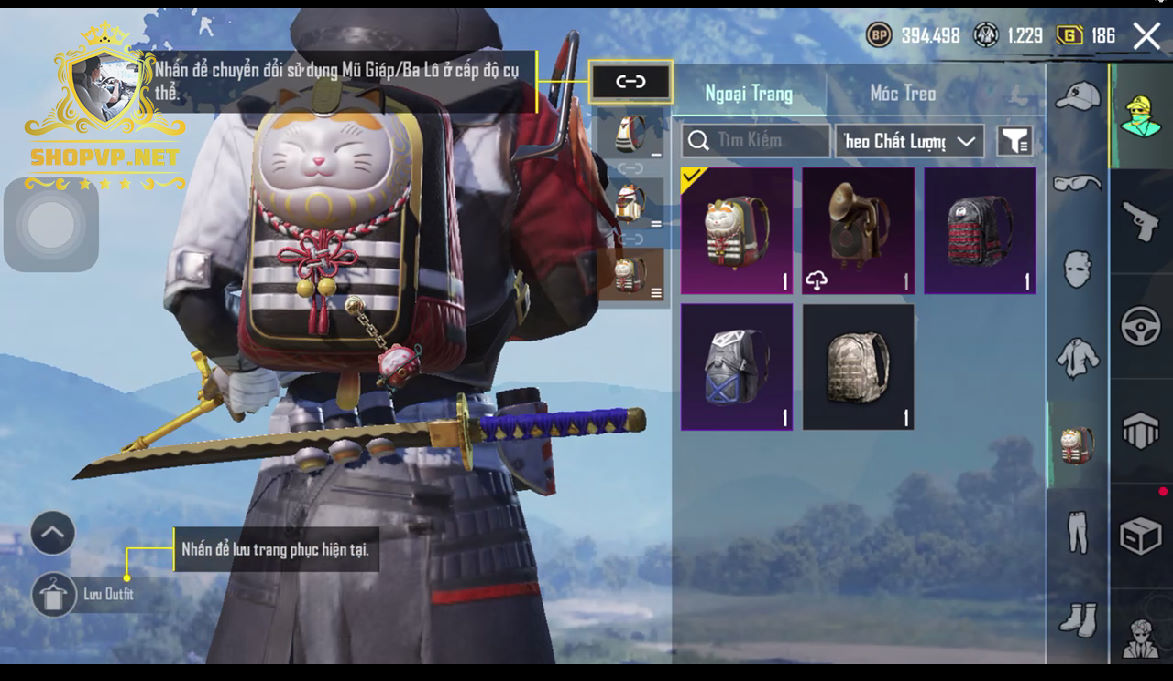Switch to the pistol weapon skins section

[x=1141, y=221]
